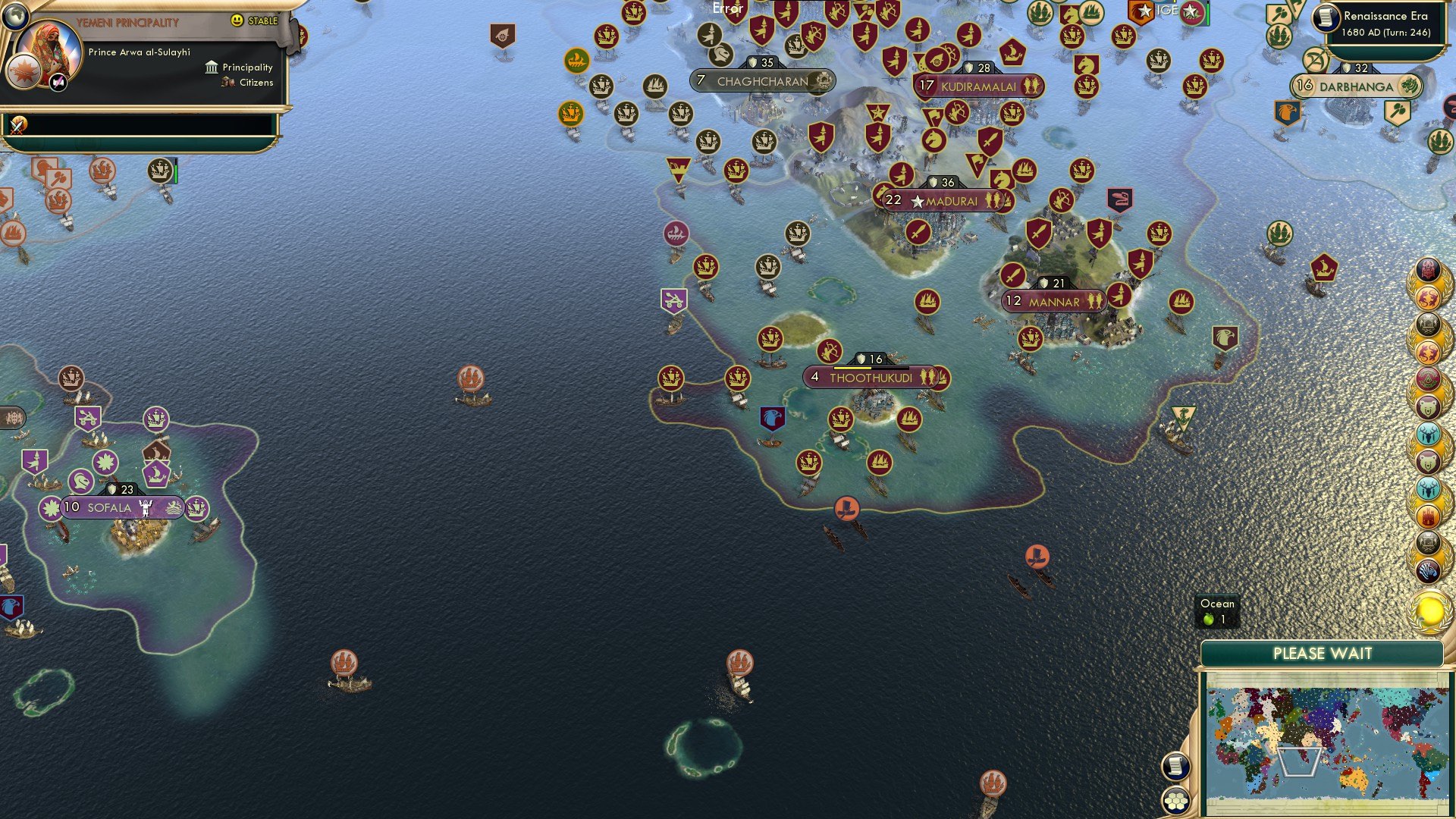The height and width of the screenshot is (819, 1456).
Task: Open the scroll icon beside the minimap
Action: tap(1178, 766)
